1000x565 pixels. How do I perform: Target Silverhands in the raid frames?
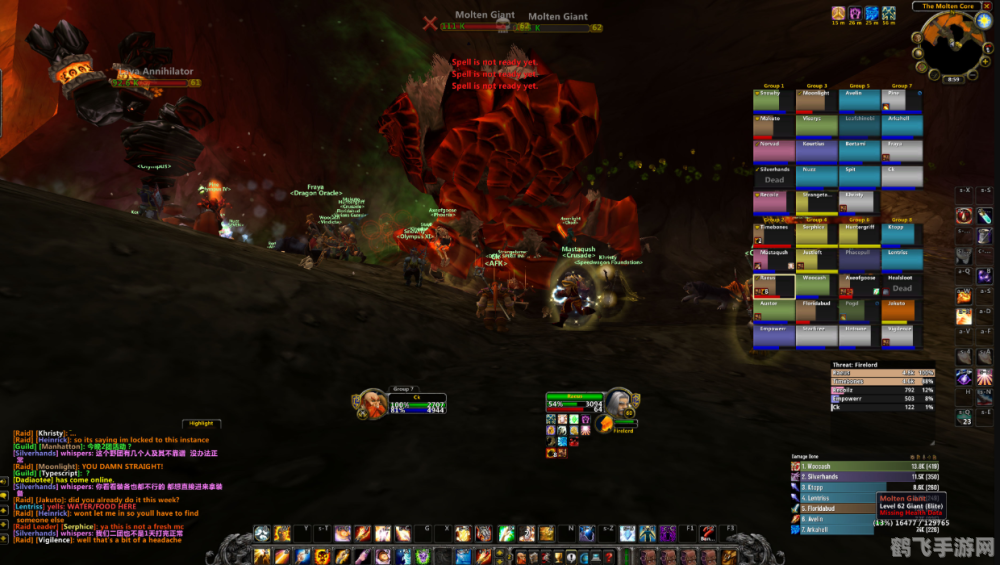(773, 176)
